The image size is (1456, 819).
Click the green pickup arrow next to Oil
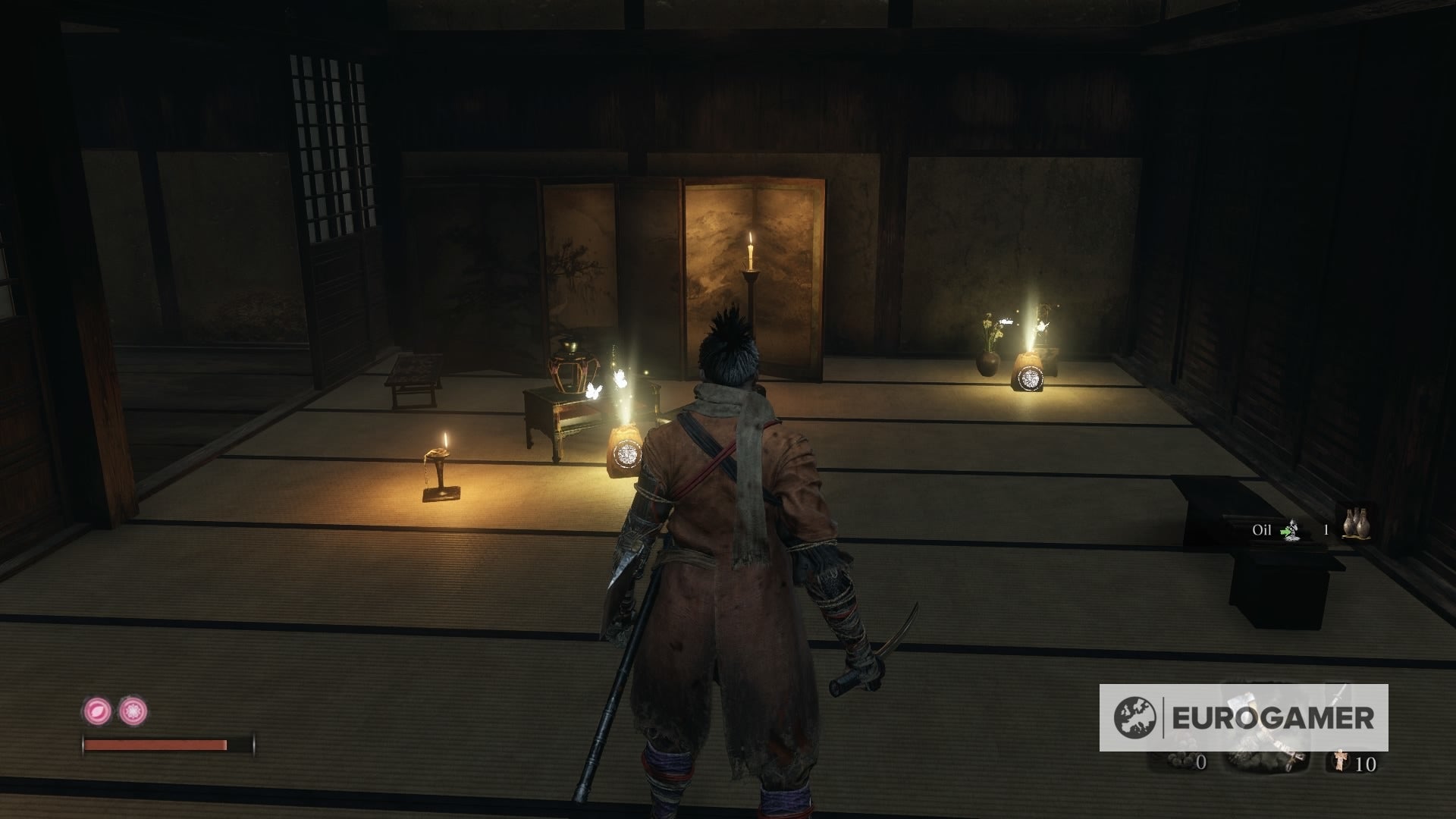(x=1285, y=532)
